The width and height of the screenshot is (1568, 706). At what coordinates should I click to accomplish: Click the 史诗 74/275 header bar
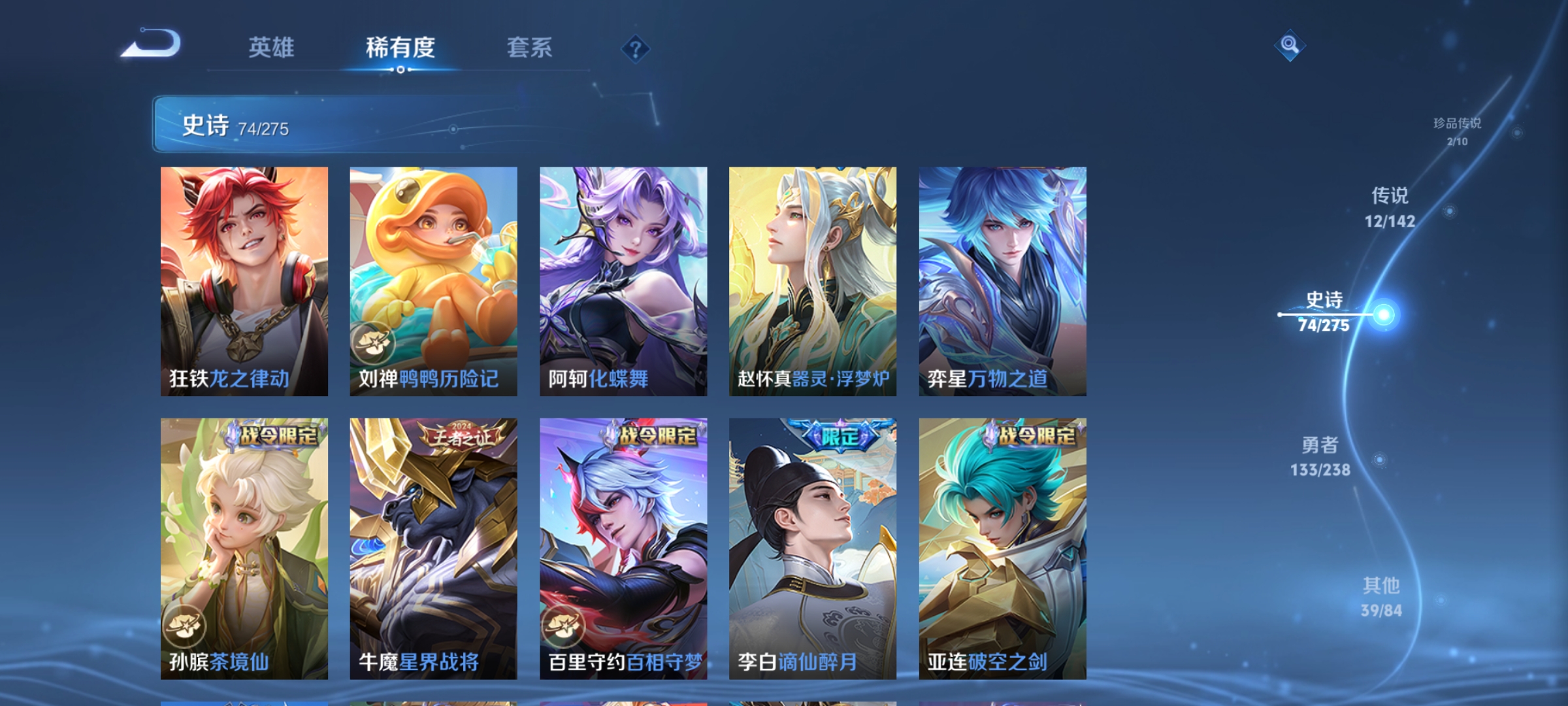point(261,126)
